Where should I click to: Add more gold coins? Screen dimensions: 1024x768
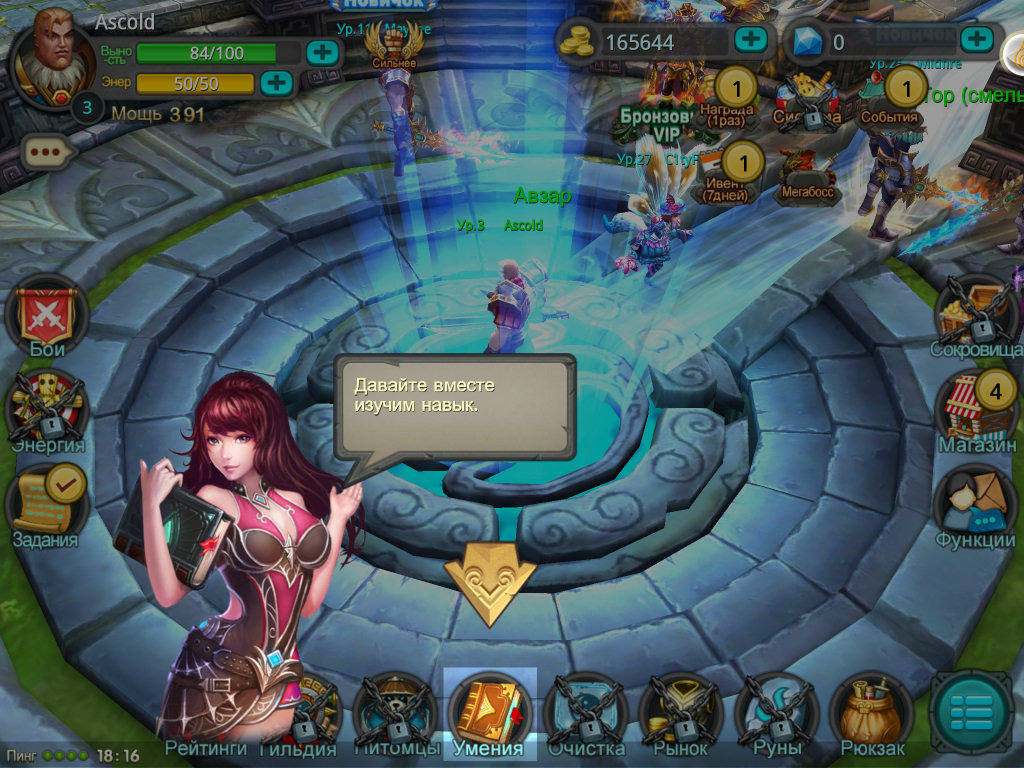pos(750,40)
